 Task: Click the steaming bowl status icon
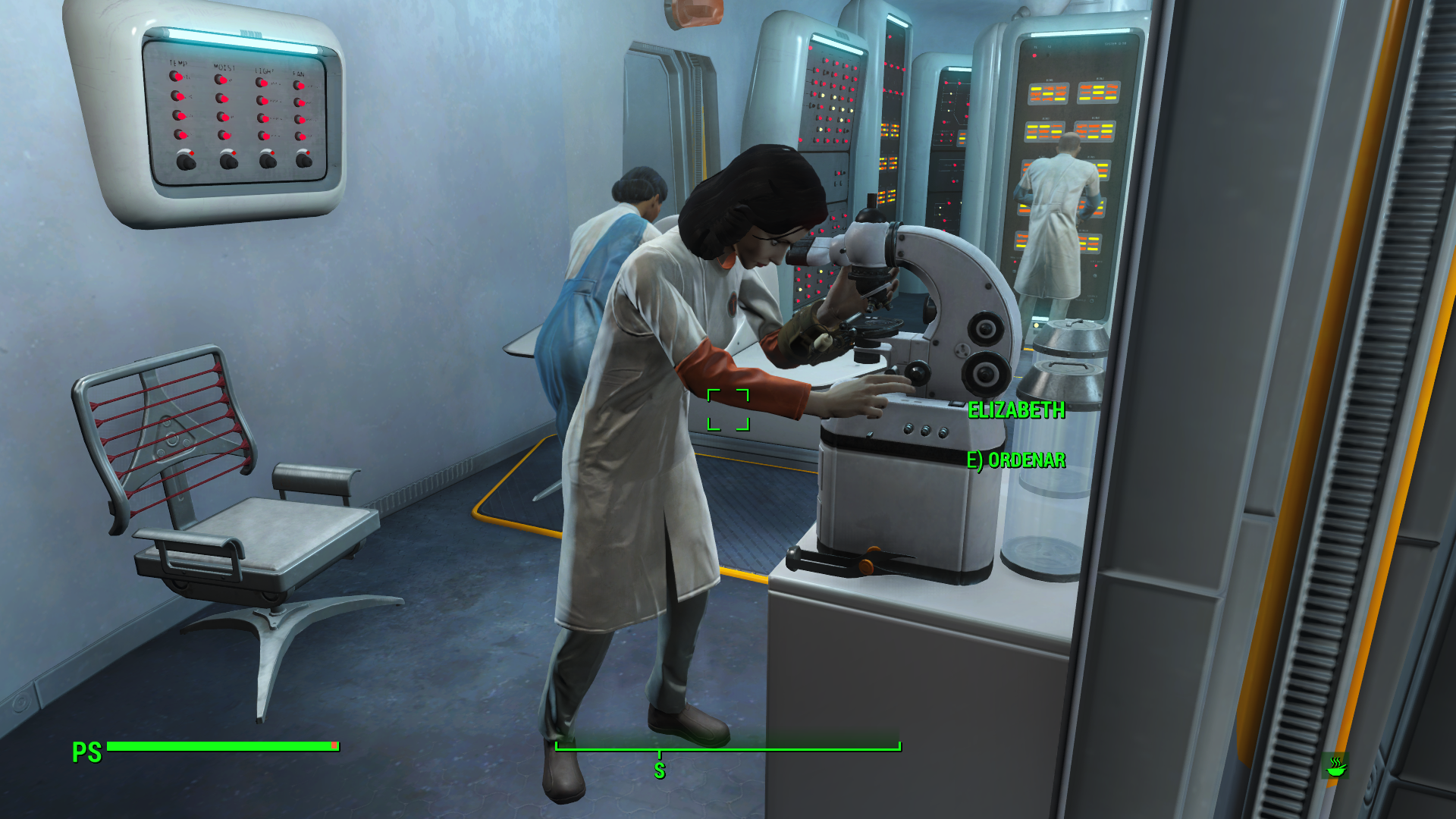coord(1335,766)
